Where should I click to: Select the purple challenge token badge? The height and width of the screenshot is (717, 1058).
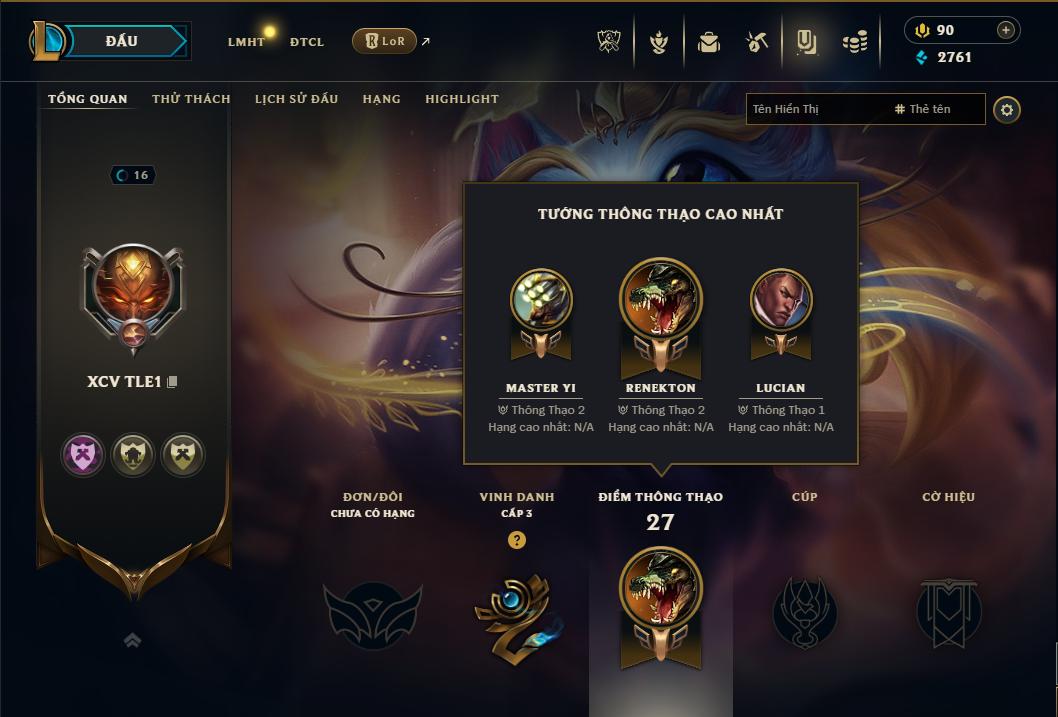(82, 455)
